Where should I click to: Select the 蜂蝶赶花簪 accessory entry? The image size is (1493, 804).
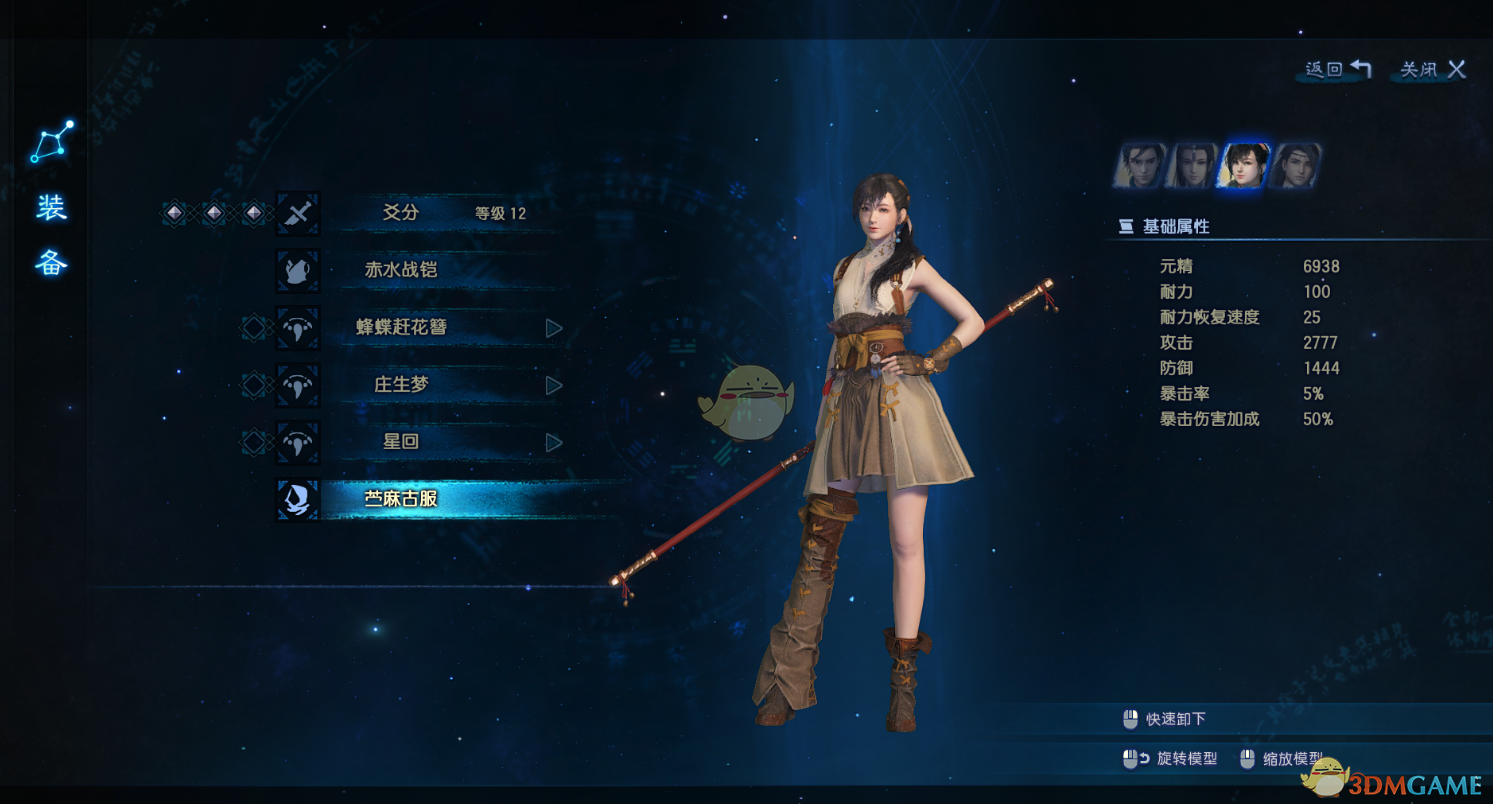coord(401,327)
